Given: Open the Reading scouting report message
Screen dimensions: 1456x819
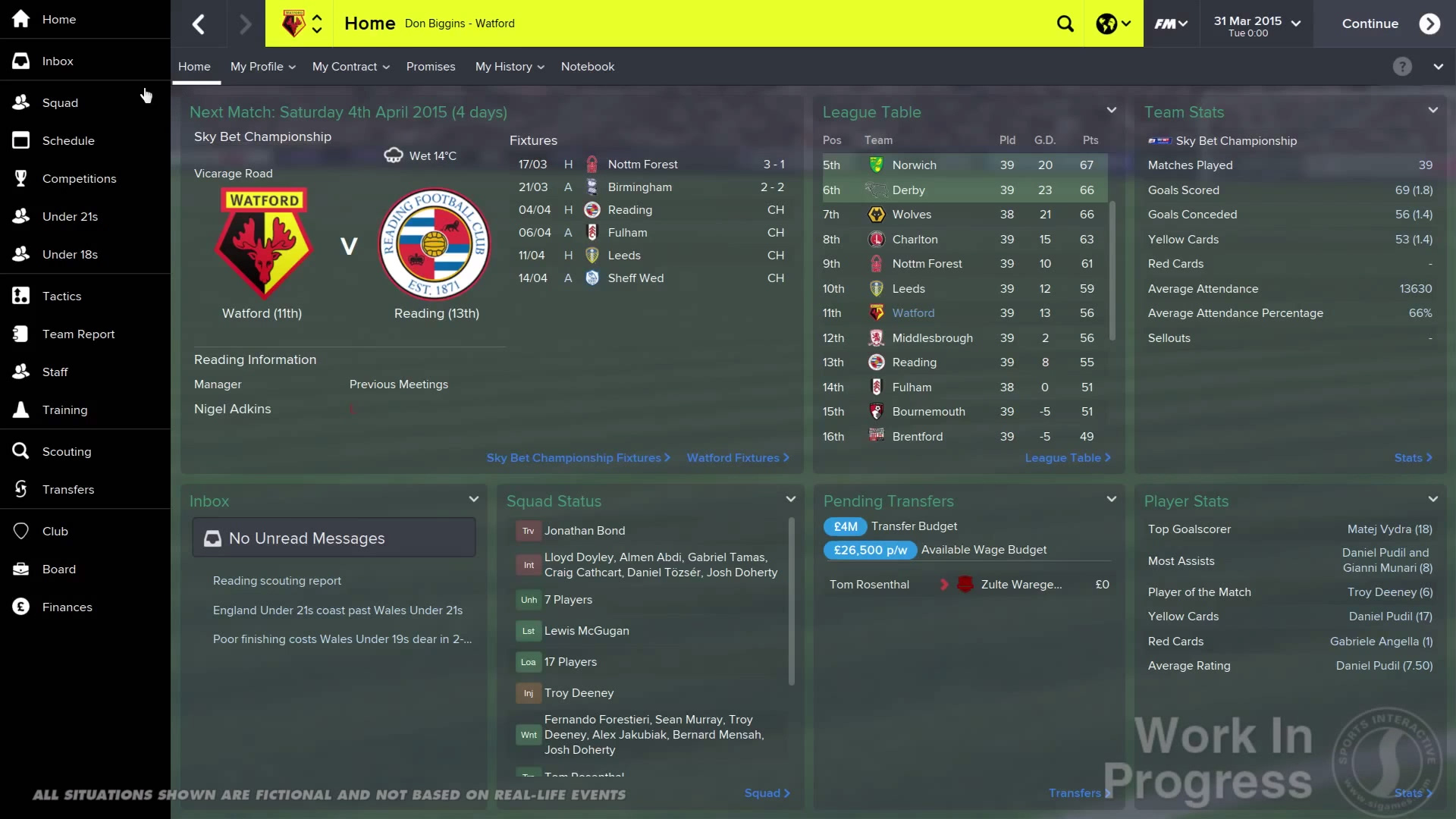Looking at the screenshot, I should coord(277,581).
